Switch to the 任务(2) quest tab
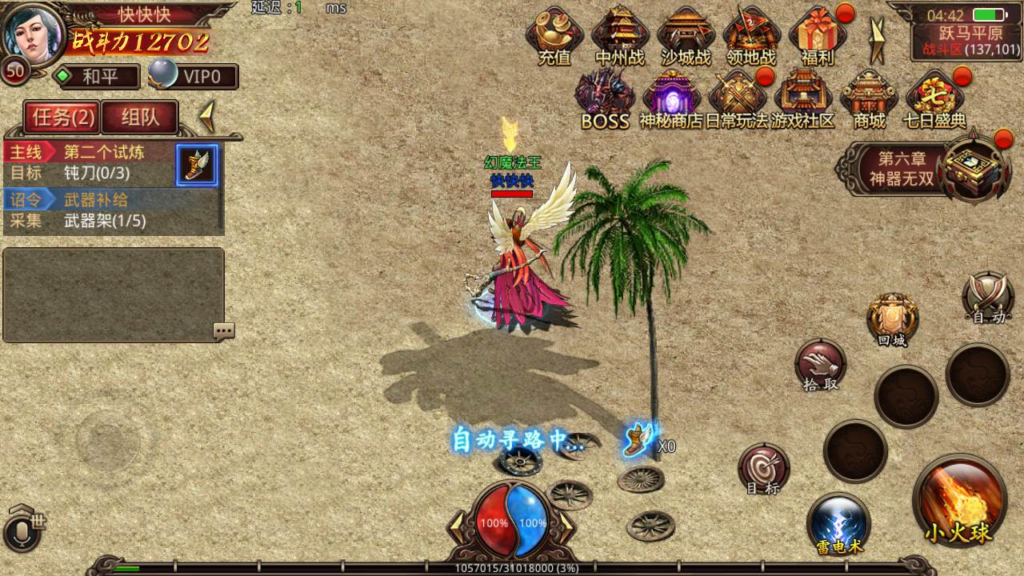The width and height of the screenshot is (1024, 576). tap(62, 117)
